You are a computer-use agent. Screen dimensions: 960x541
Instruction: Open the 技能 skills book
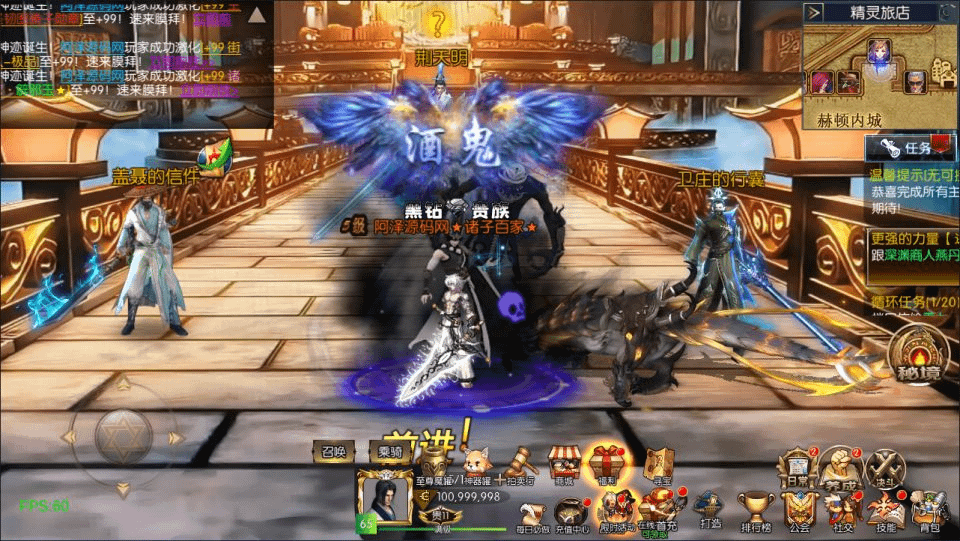[885, 508]
